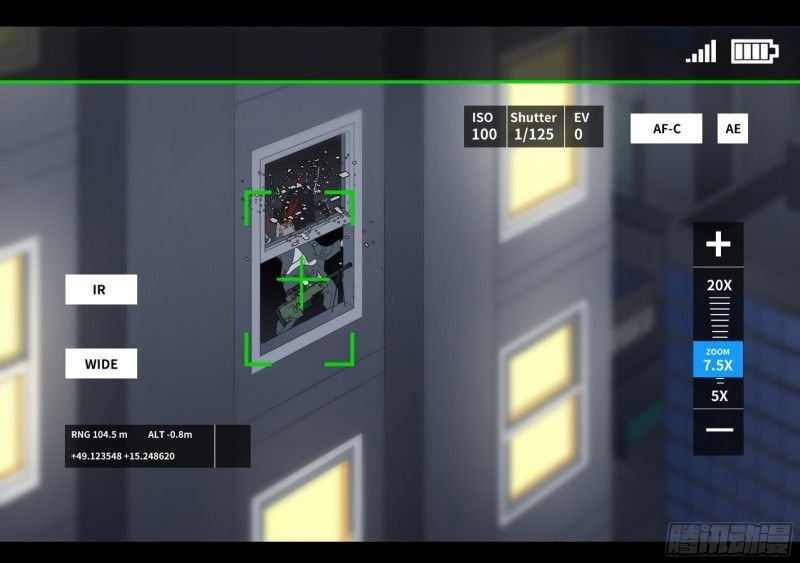Adjust the EV 0 exposure value
Viewport: 800px width, 563px height.
pos(579,126)
